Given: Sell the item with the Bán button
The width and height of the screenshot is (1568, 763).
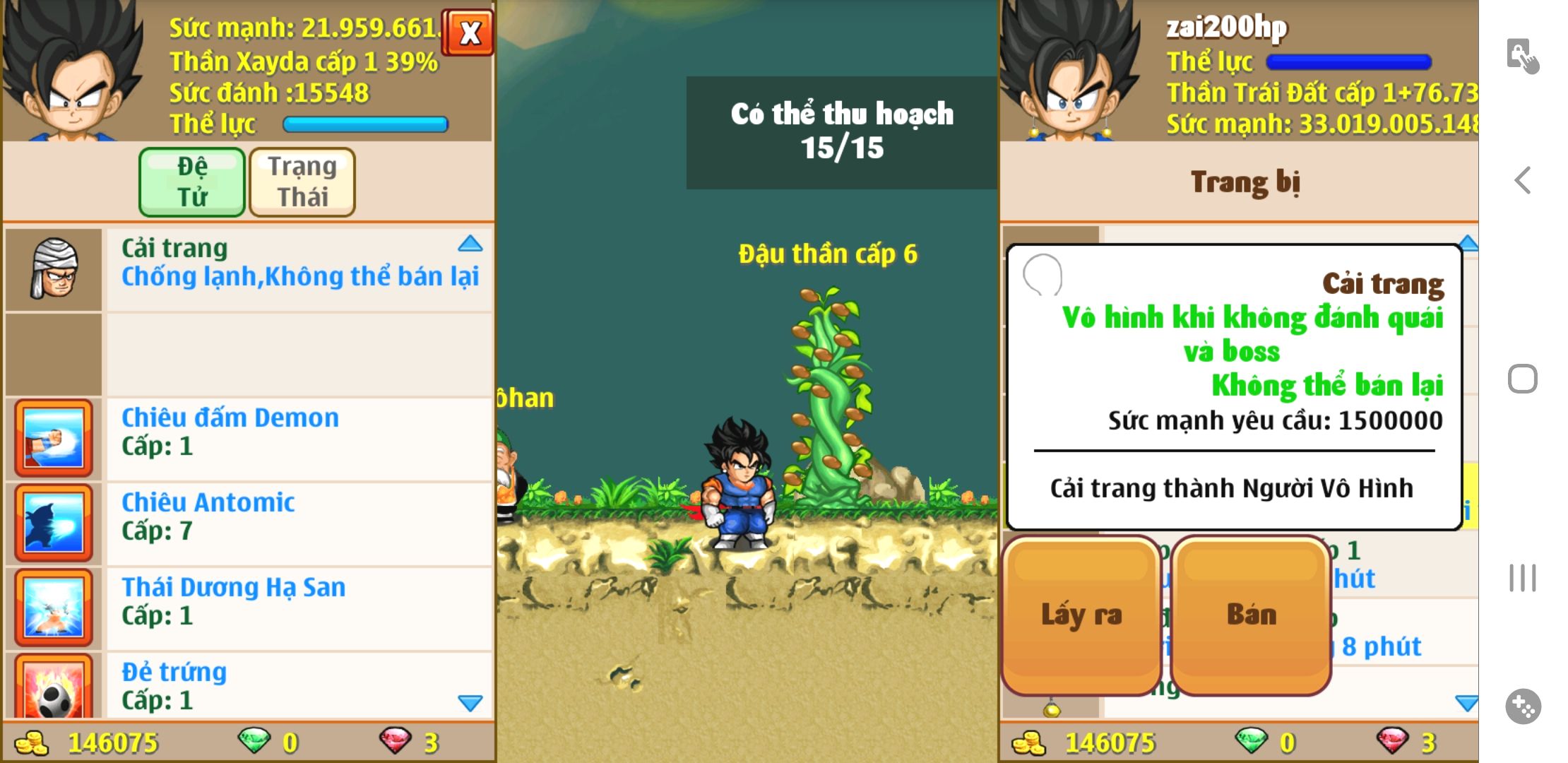Looking at the screenshot, I should [x=1251, y=615].
